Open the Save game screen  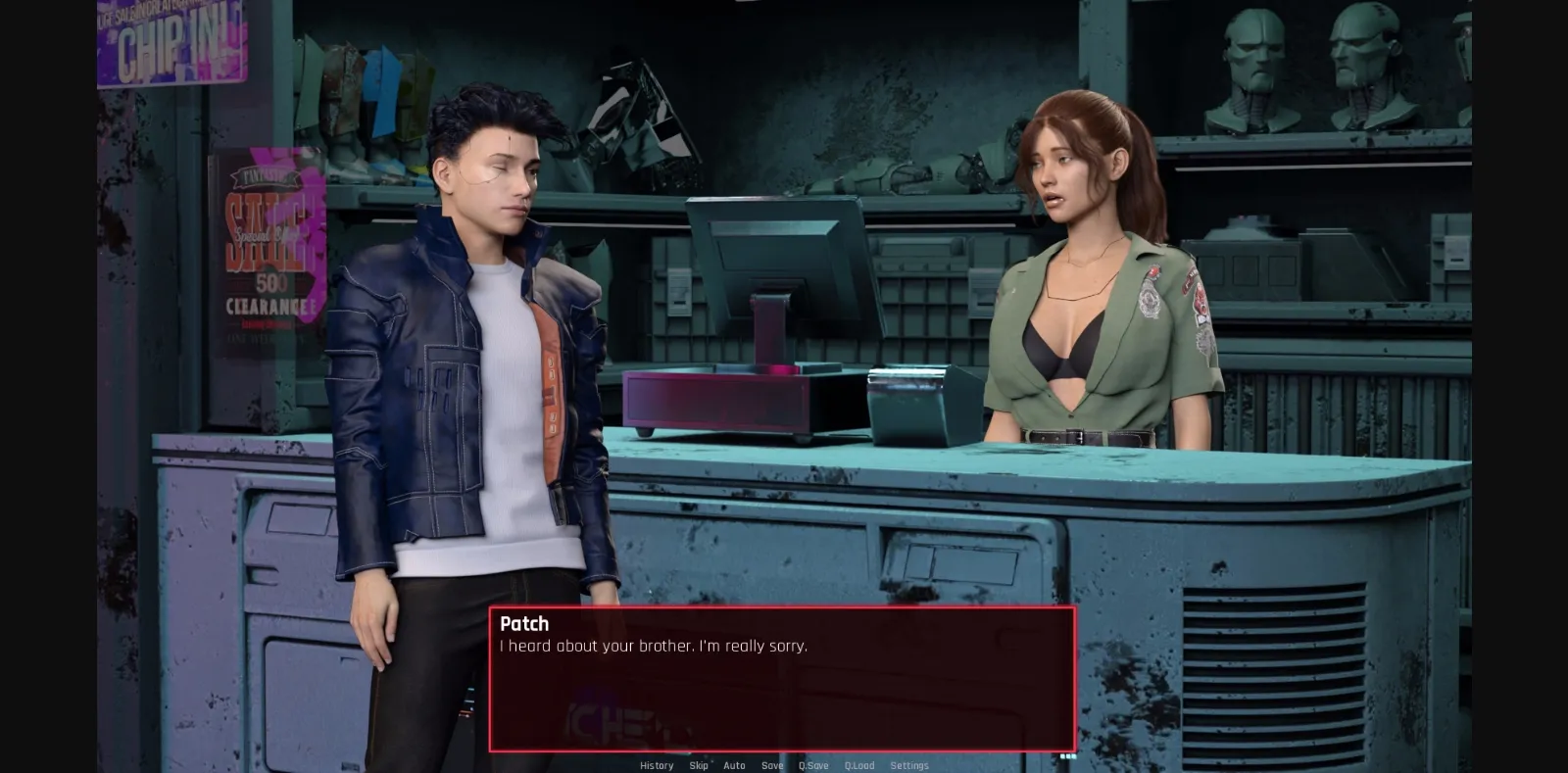pos(772,765)
